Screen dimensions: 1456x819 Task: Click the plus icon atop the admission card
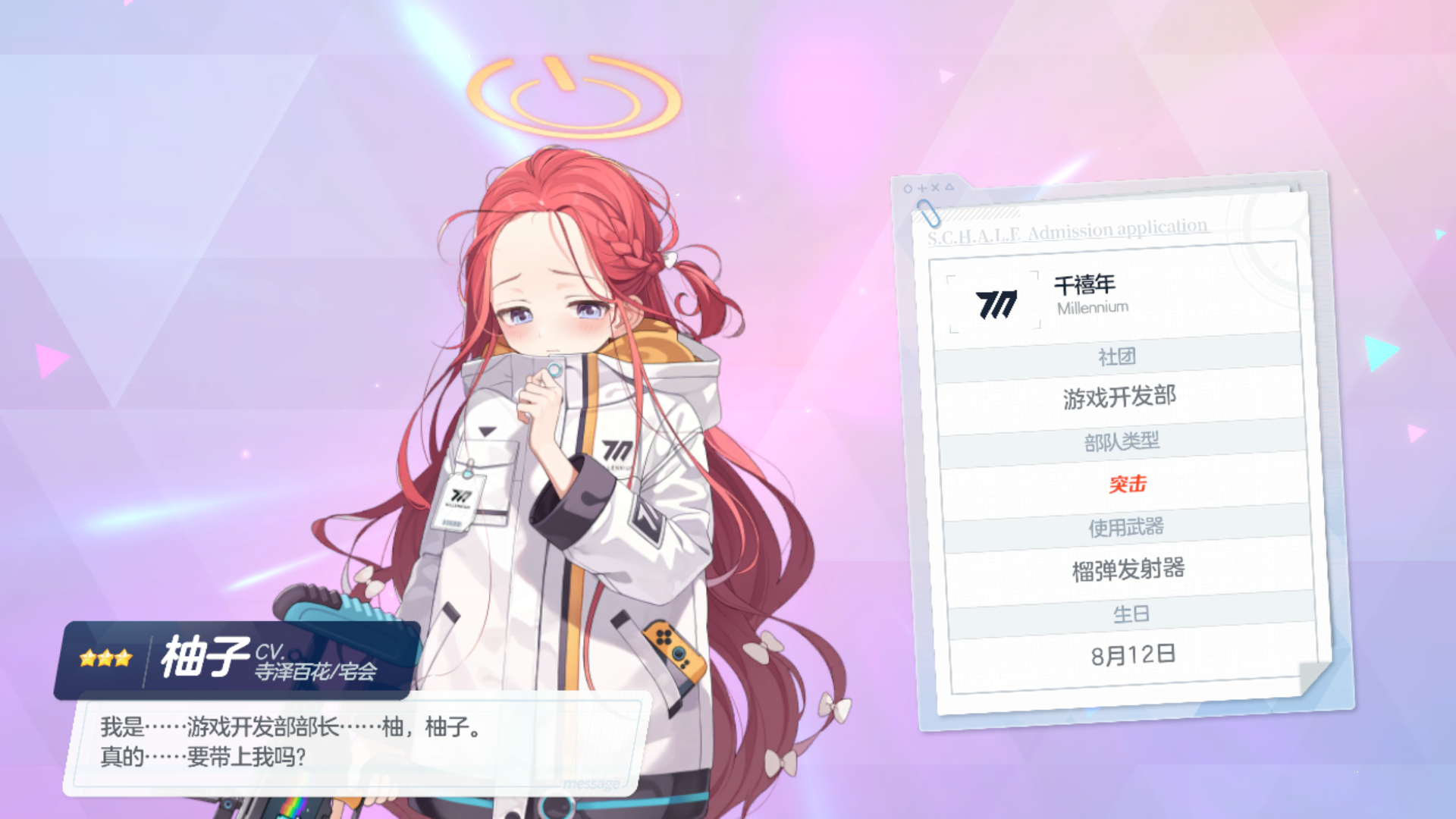coord(922,188)
